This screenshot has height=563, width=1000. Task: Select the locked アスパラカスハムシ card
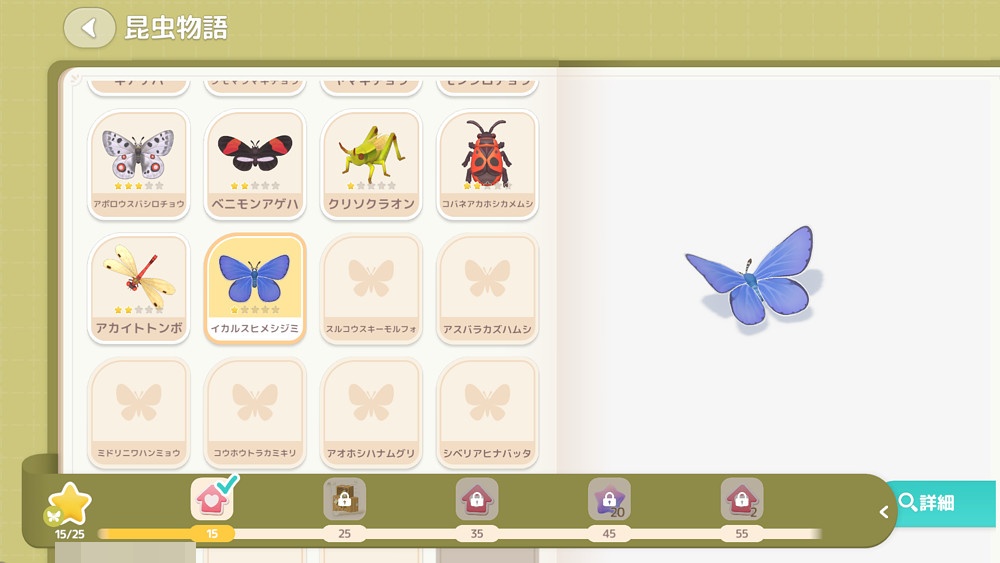487,288
